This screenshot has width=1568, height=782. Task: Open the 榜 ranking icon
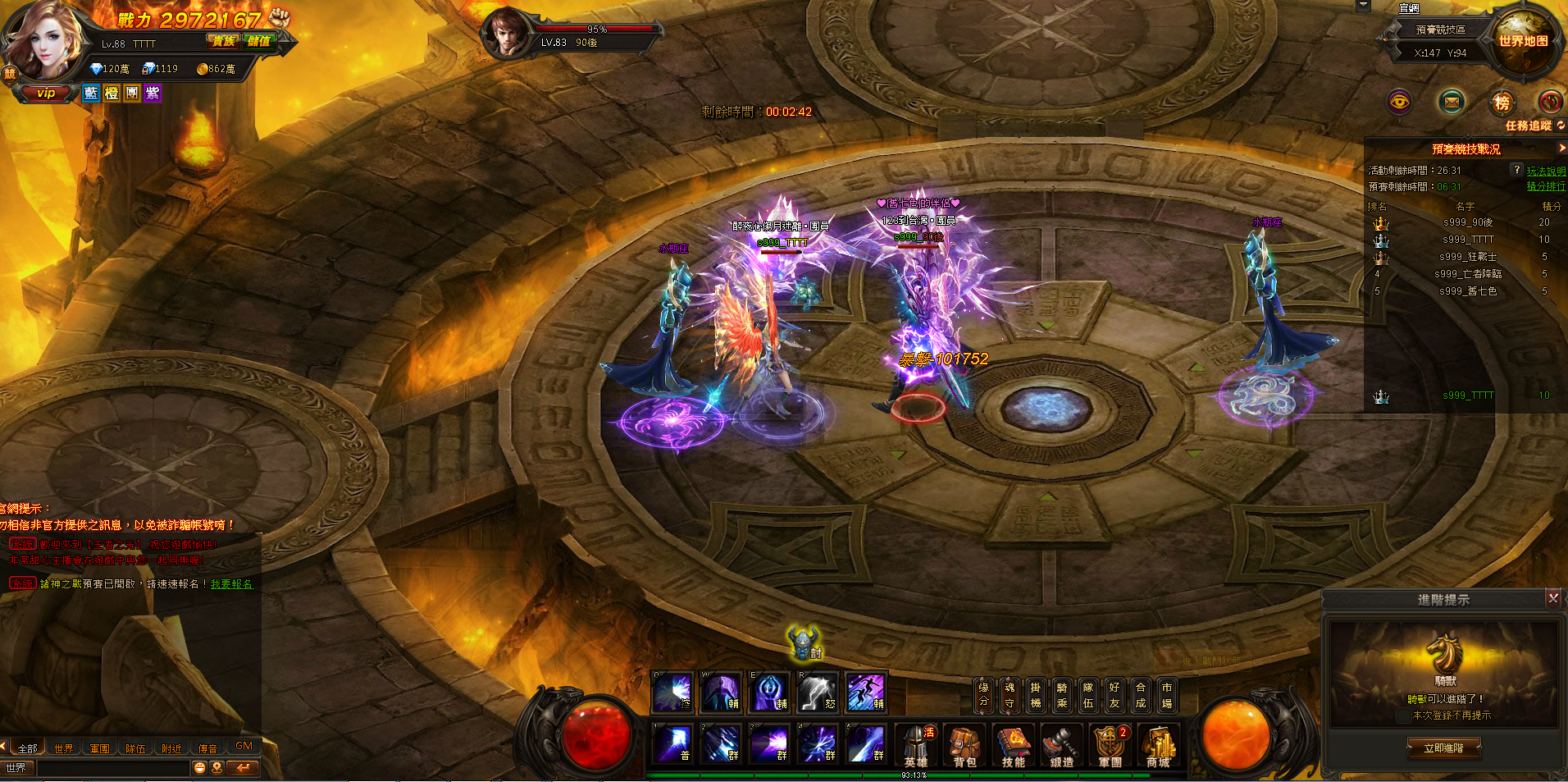click(x=1502, y=103)
